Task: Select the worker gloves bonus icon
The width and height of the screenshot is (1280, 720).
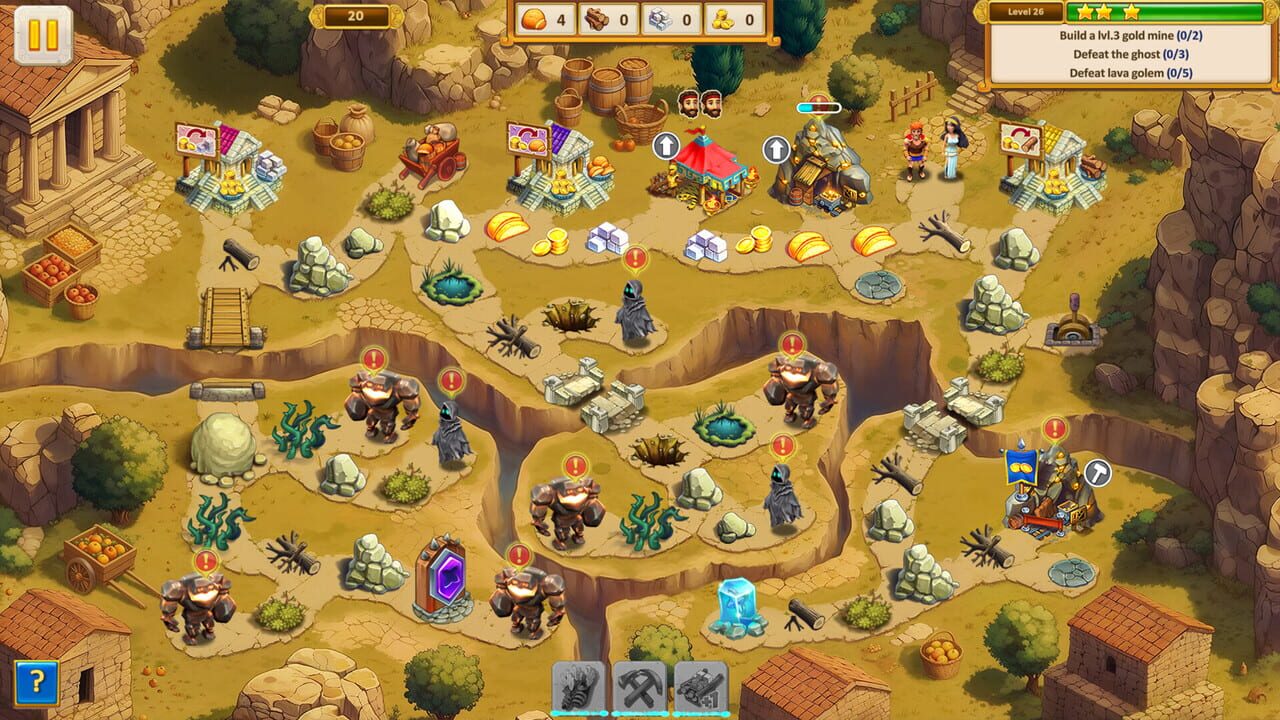Action: pos(576,686)
